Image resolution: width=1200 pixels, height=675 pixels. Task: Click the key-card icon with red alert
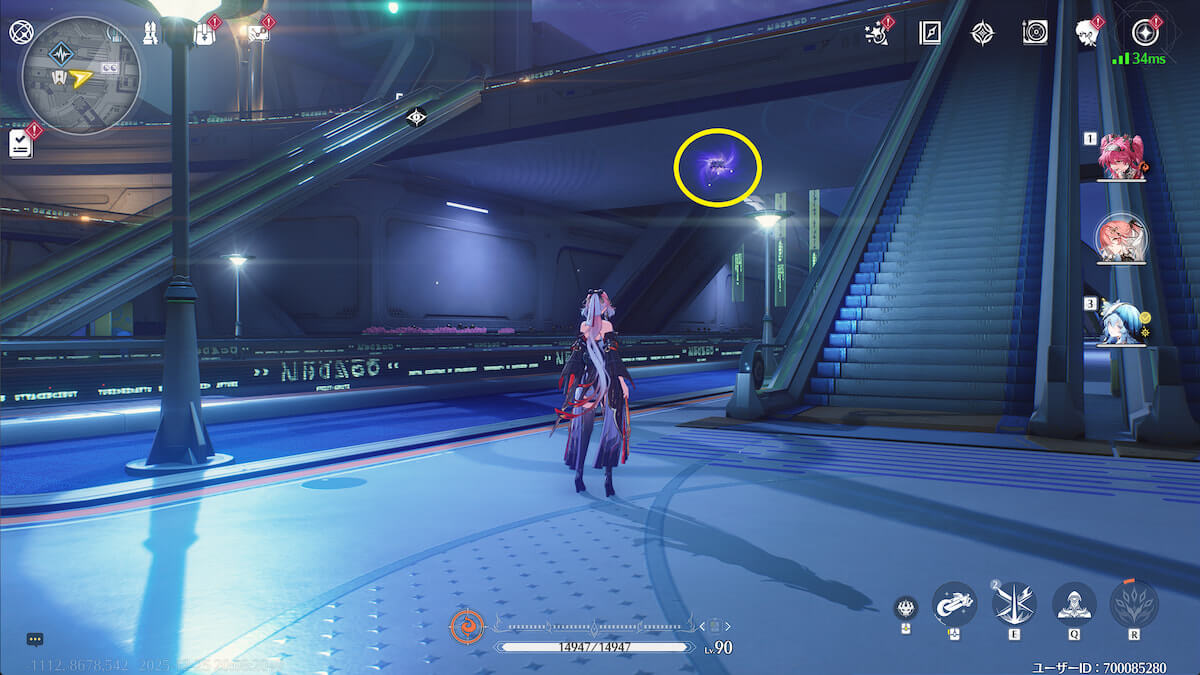pos(257,33)
